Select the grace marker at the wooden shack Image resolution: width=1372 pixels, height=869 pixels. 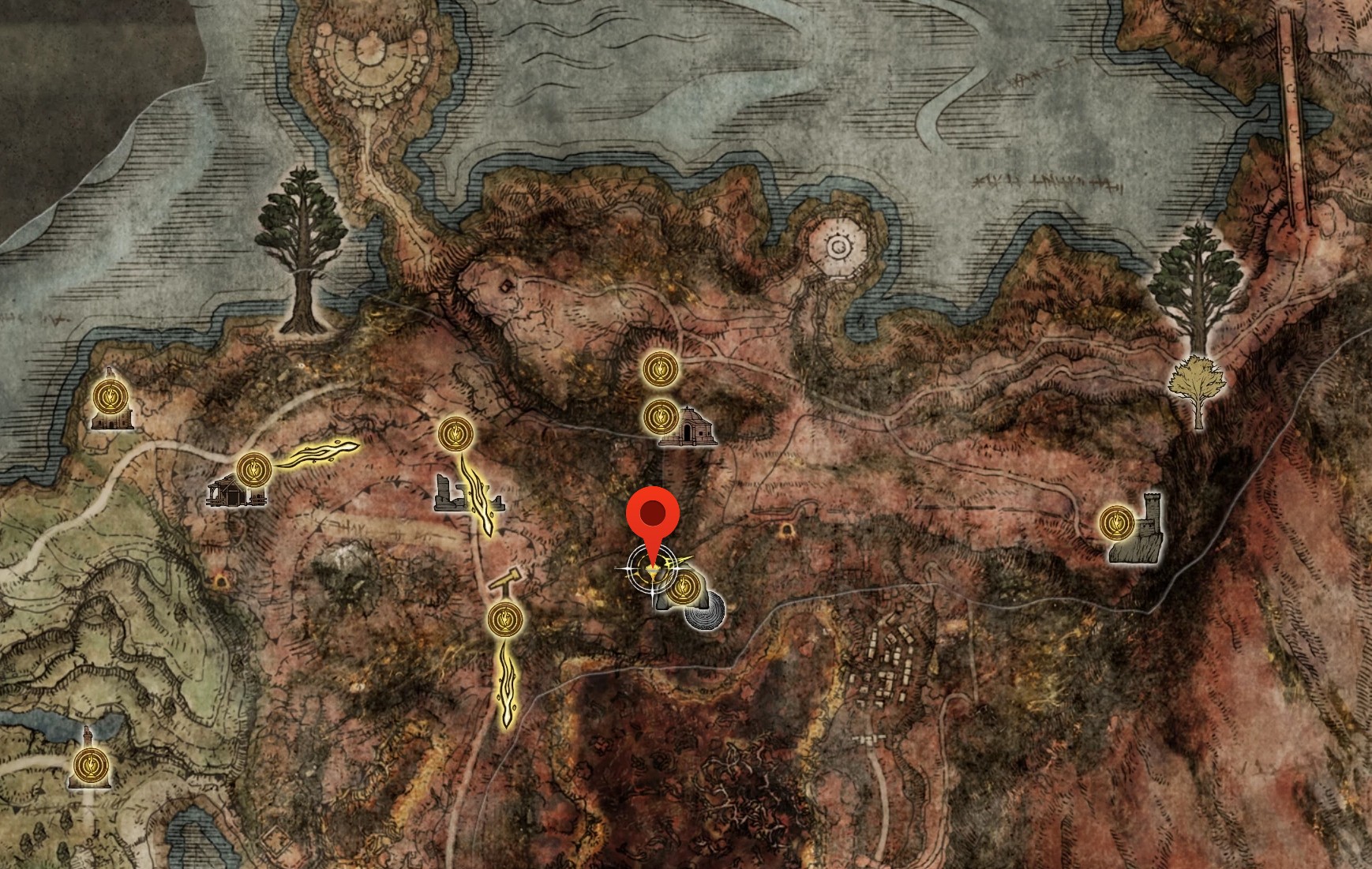click(253, 470)
